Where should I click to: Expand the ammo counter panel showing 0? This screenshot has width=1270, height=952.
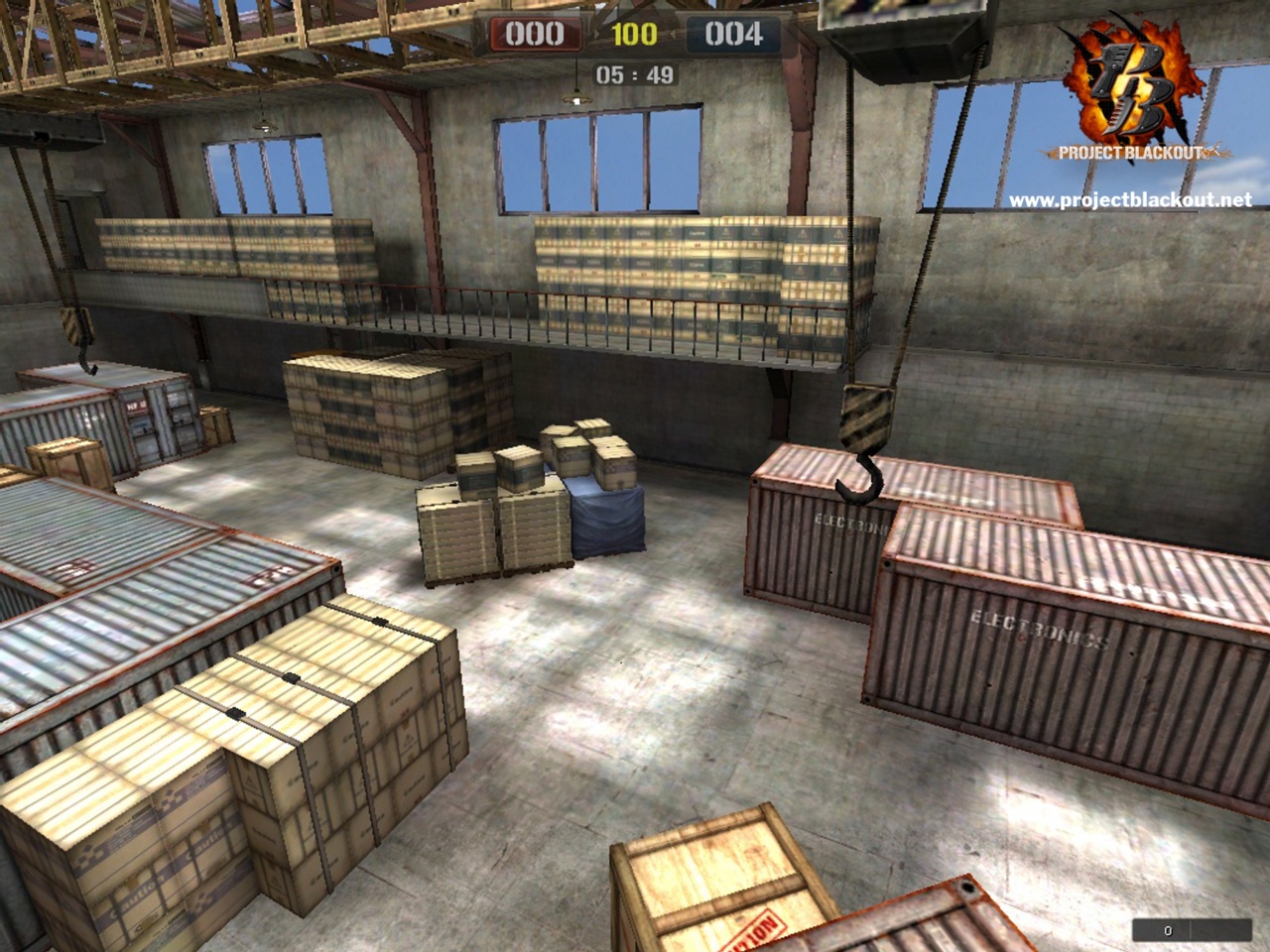point(1168,930)
